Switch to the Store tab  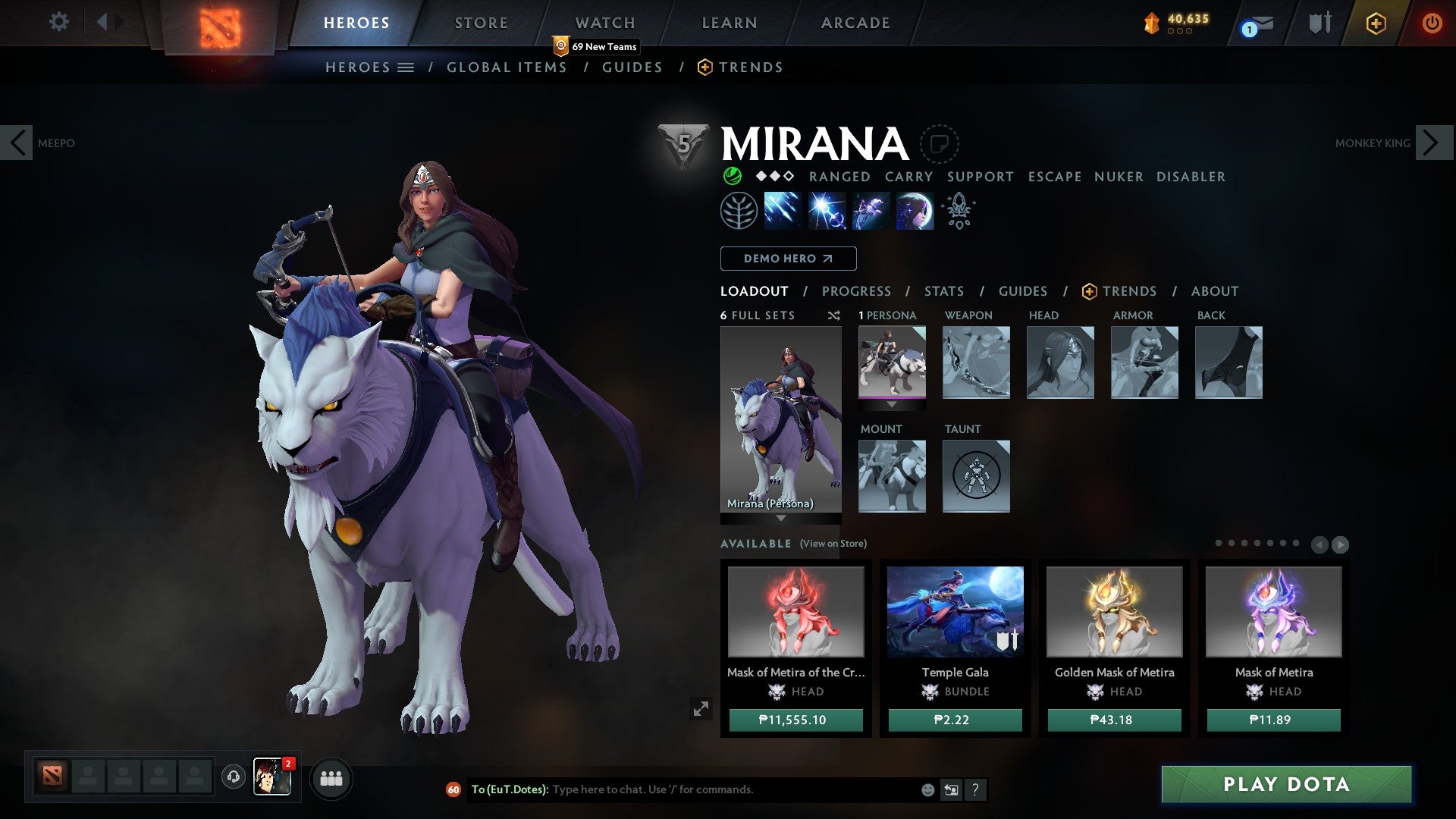coord(482,23)
